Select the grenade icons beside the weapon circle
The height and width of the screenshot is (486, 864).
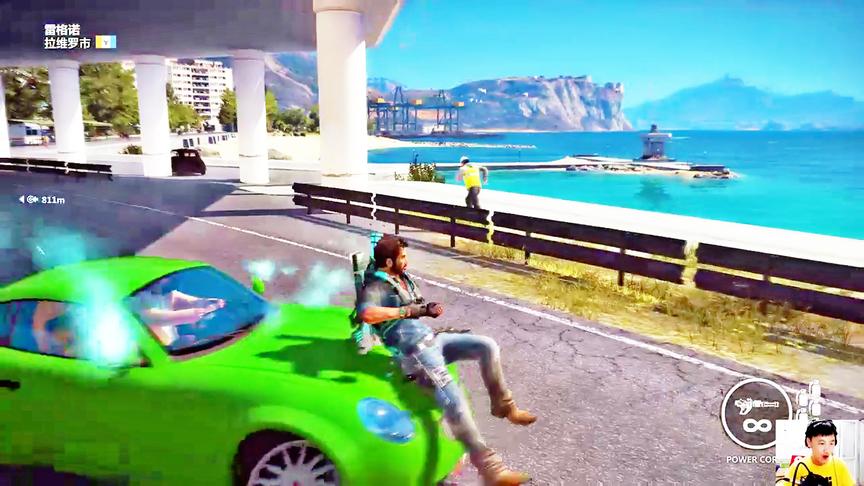(x=811, y=399)
